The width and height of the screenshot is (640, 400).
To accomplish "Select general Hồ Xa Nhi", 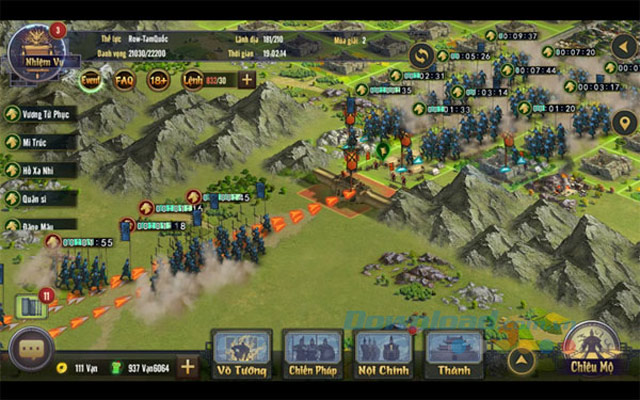I will pyautogui.click(x=40, y=170).
